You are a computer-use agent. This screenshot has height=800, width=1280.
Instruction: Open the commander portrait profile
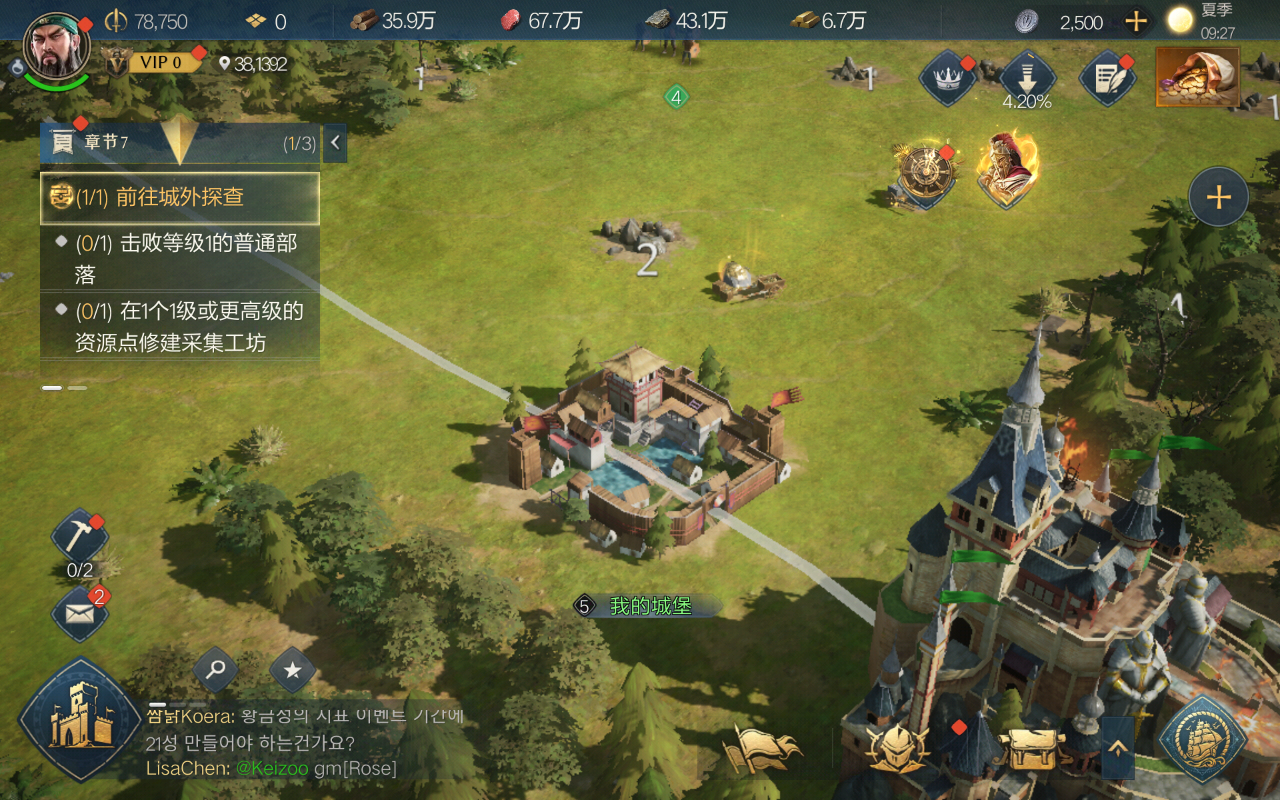pos(56,48)
